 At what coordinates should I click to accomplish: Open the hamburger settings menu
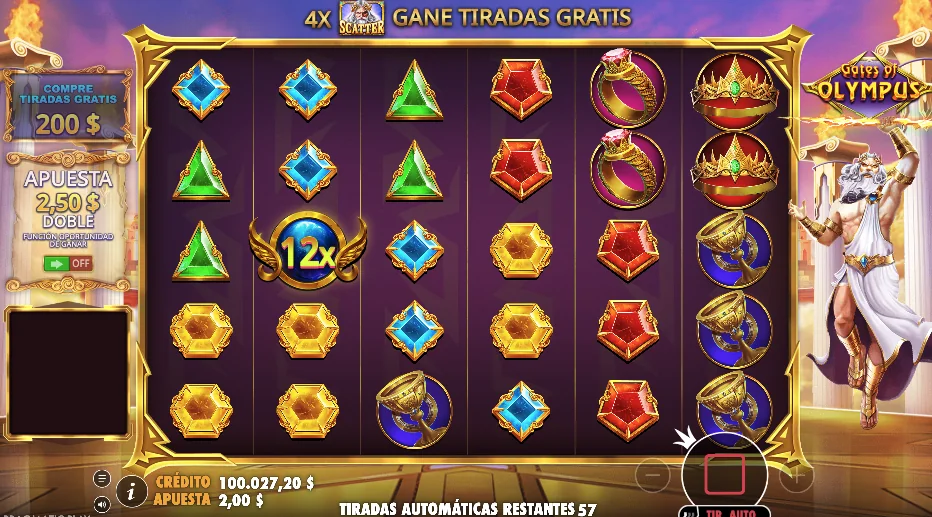pos(102,479)
